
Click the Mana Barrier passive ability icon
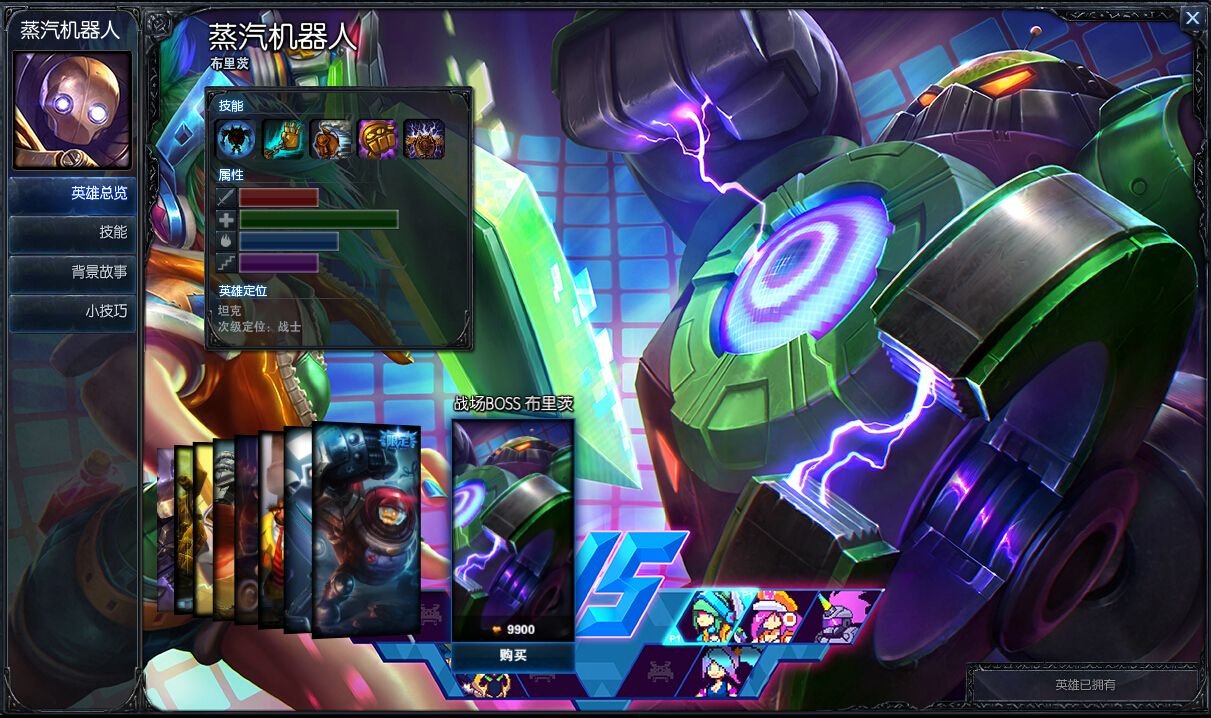pos(237,139)
